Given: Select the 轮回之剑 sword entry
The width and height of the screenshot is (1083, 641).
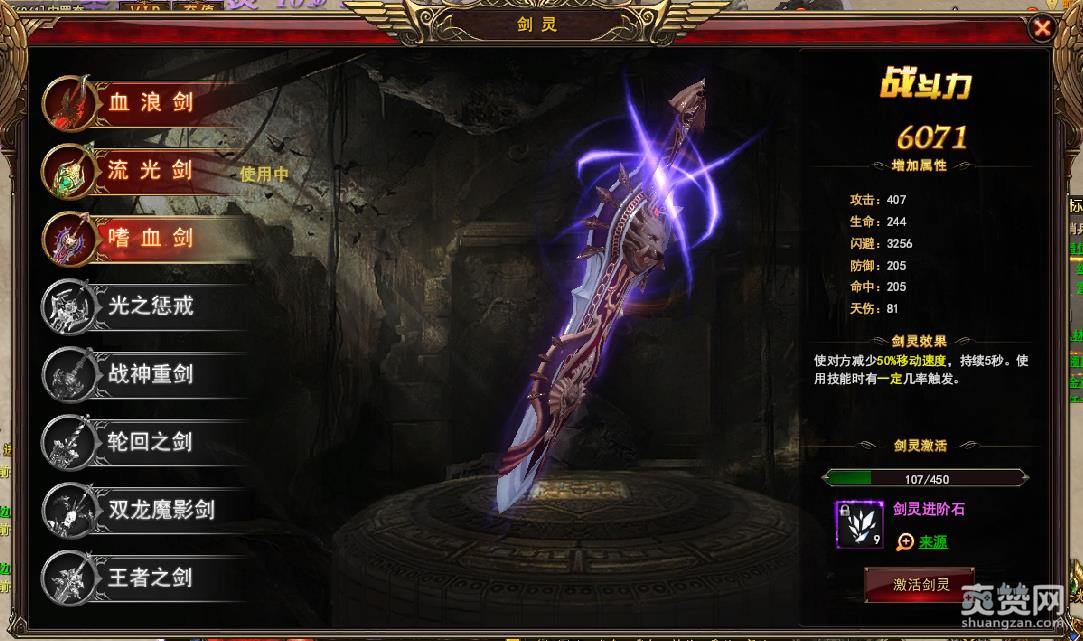Looking at the screenshot, I should pos(150,442).
